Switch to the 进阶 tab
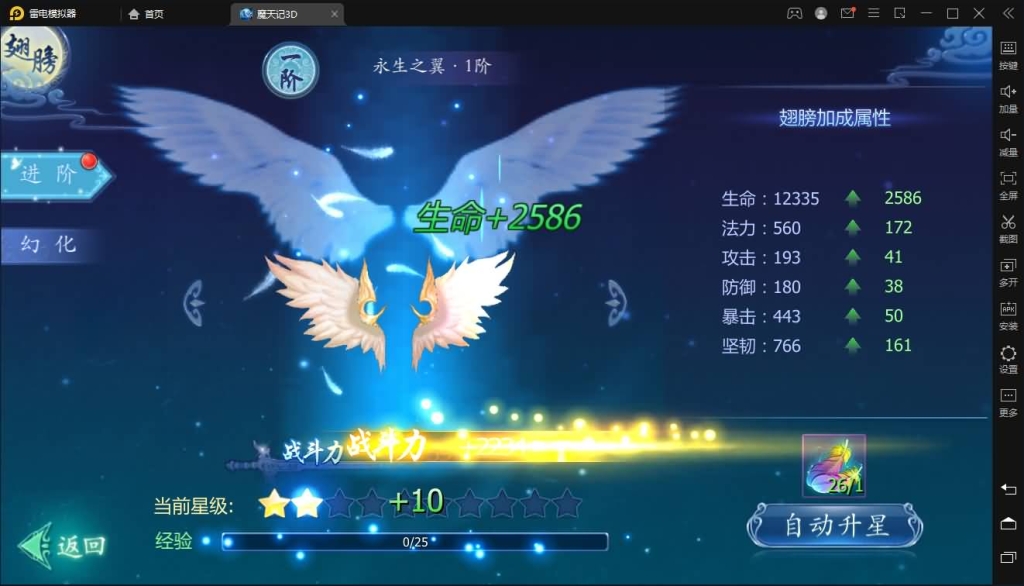The width and height of the screenshot is (1024, 586). coord(52,175)
